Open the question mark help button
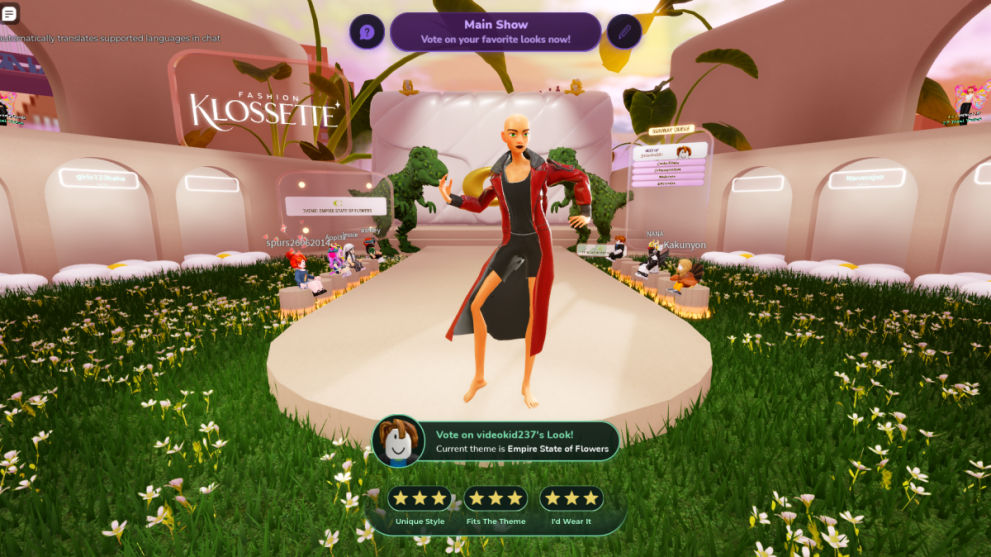The width and height of the screenshot is (991, 557). (x=367, y=32)
